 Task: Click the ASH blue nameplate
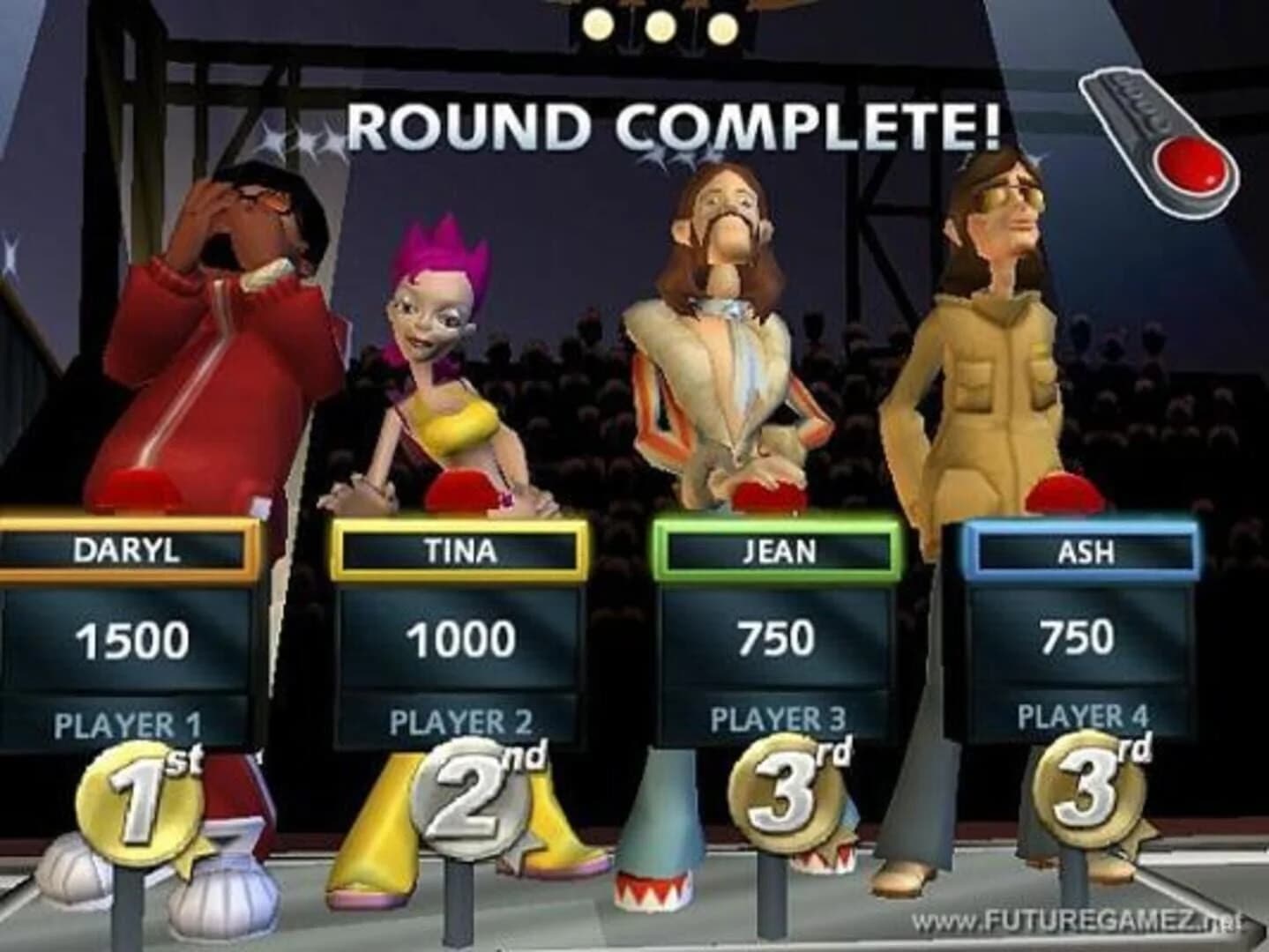tap(1083, 551)
